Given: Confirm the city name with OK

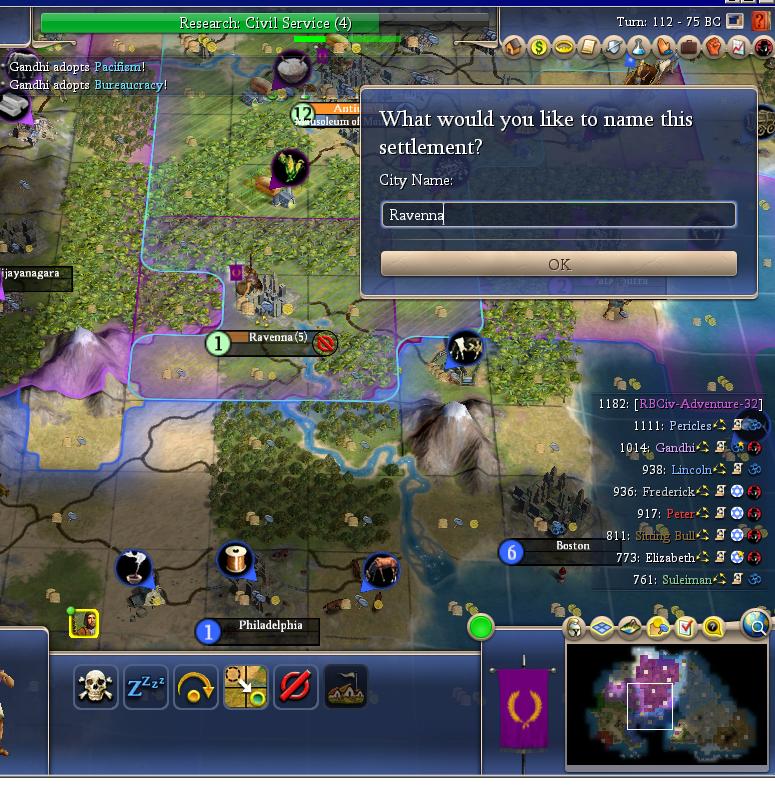Looking at the screenshot, I should [x=558, y=264].
